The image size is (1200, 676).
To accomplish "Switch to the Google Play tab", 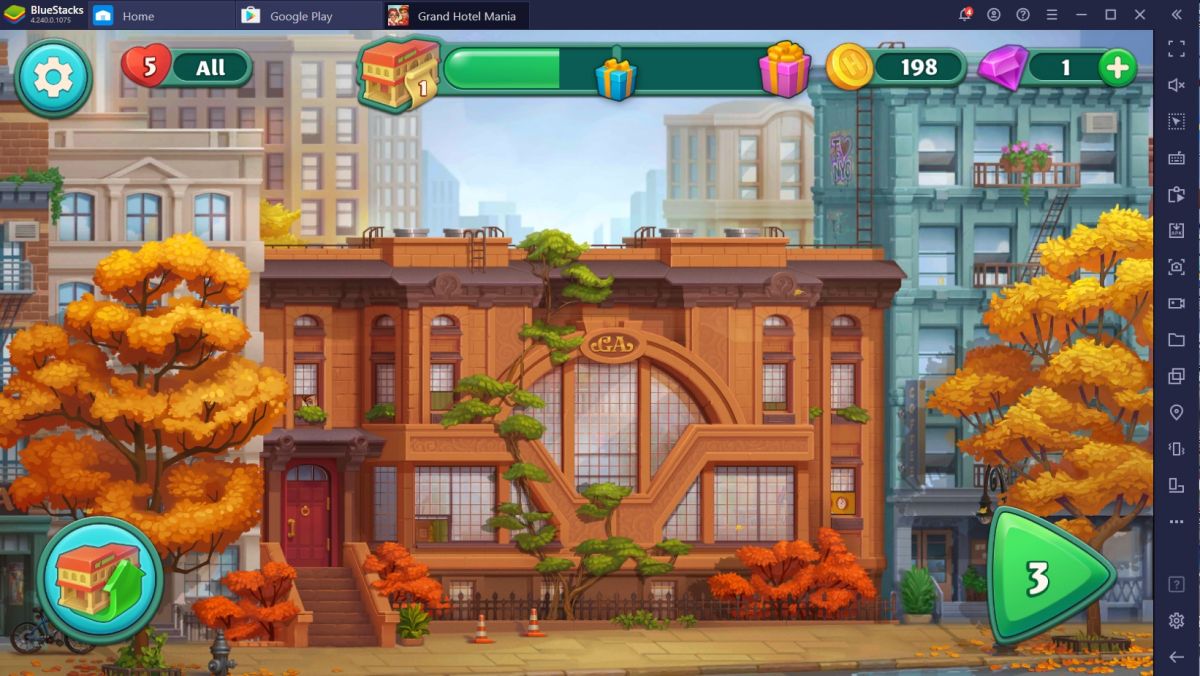I will 300,16.
